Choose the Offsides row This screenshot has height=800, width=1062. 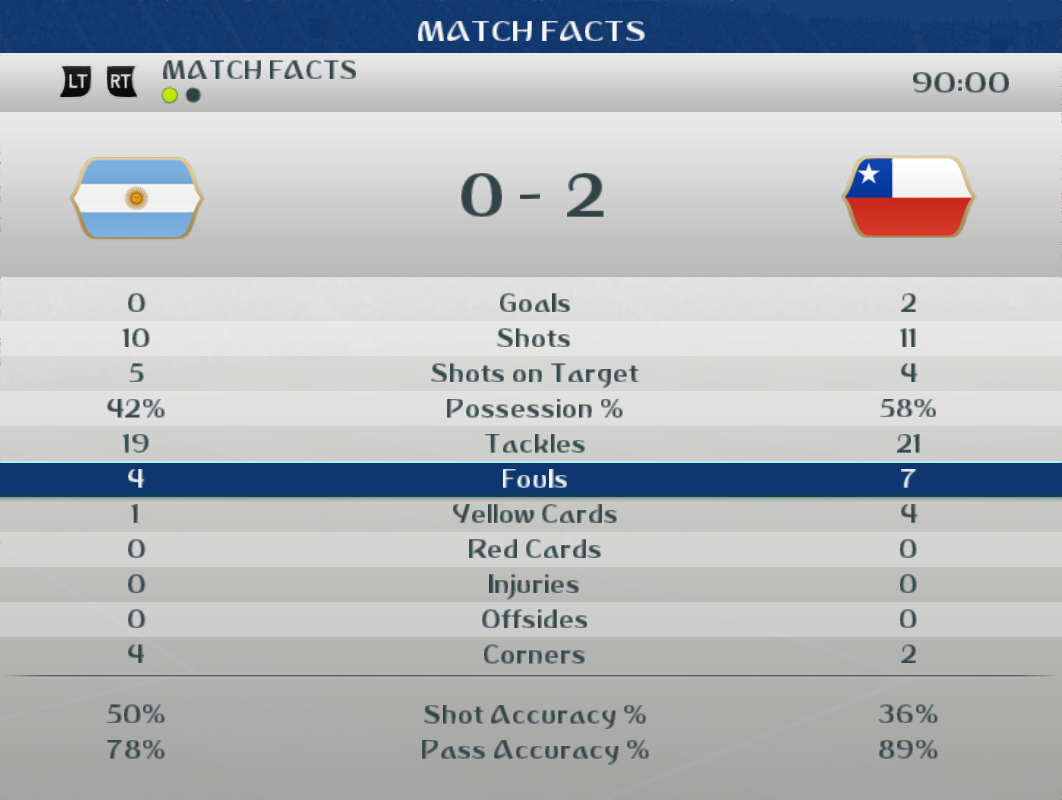pos(534,619)
